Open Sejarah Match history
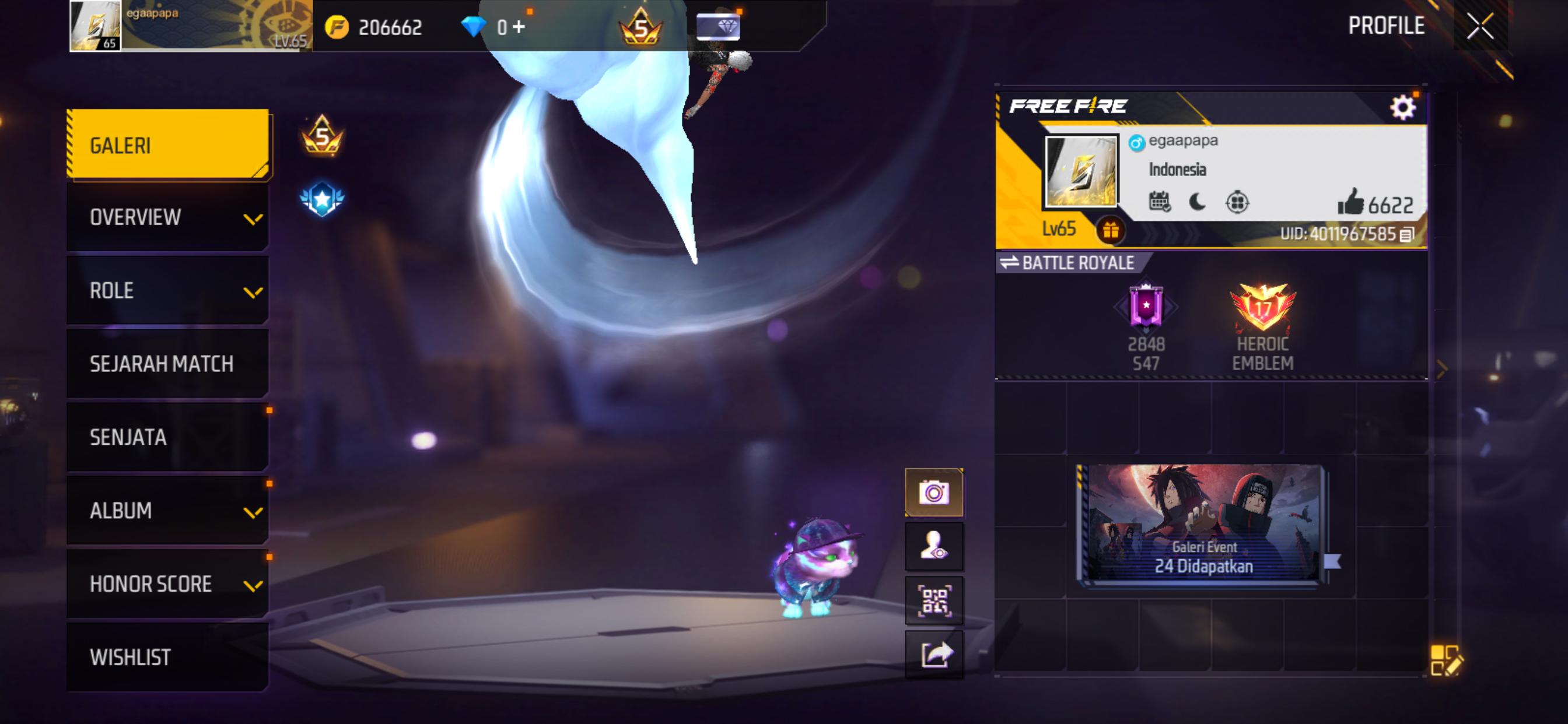1568x724 pixels. [167, 364]
